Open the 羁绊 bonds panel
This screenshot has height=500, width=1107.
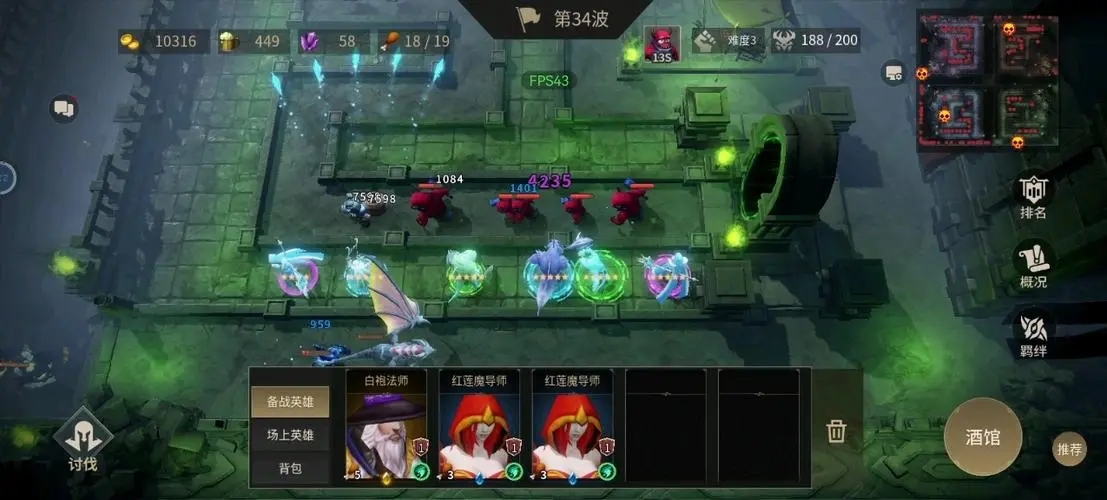tap(1033, 332)
